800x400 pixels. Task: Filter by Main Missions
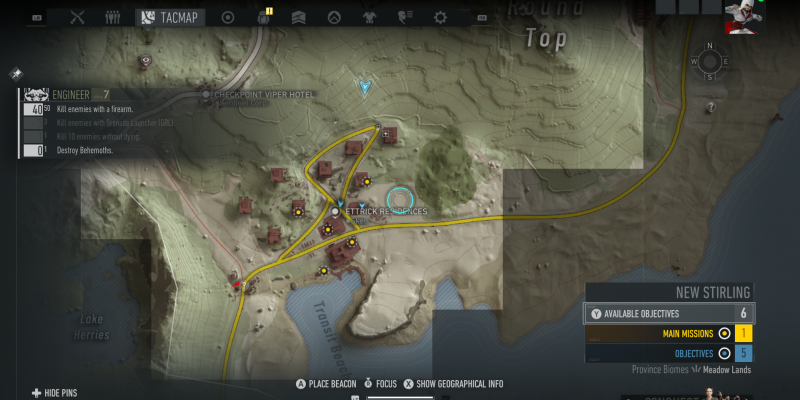[700, 334]
